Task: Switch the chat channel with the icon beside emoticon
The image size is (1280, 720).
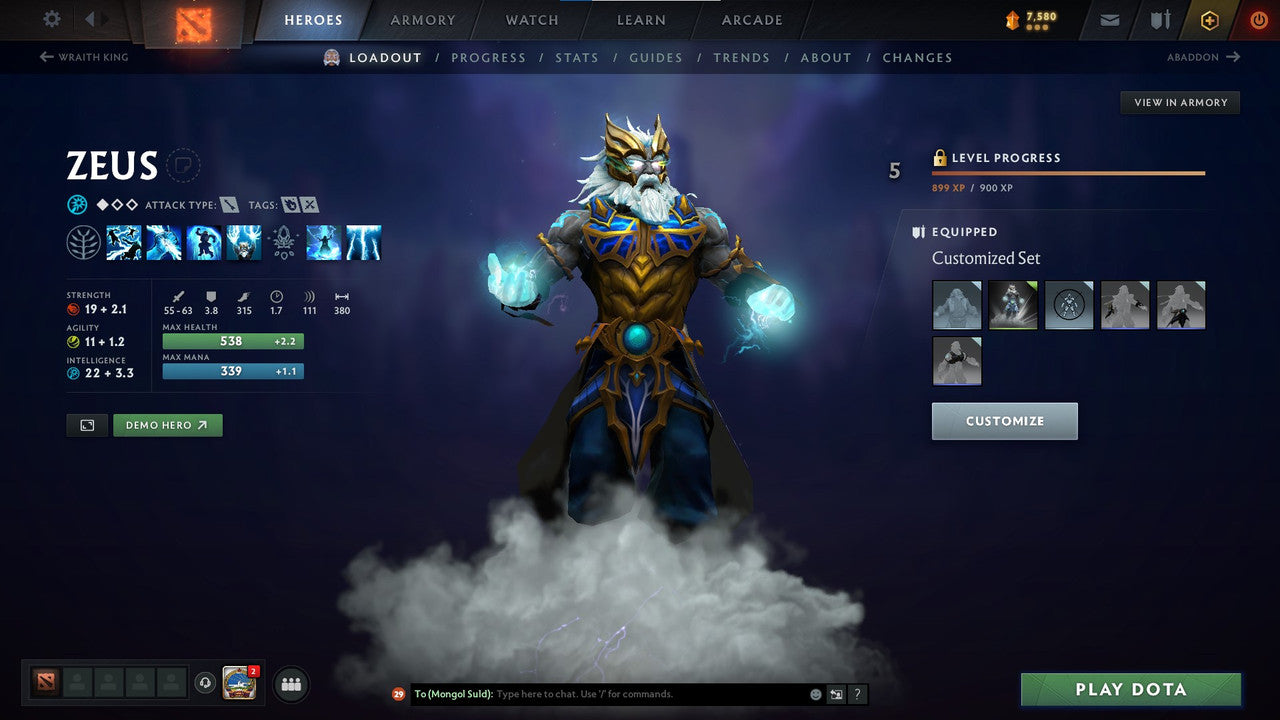Action: click(x=836, y=694)
